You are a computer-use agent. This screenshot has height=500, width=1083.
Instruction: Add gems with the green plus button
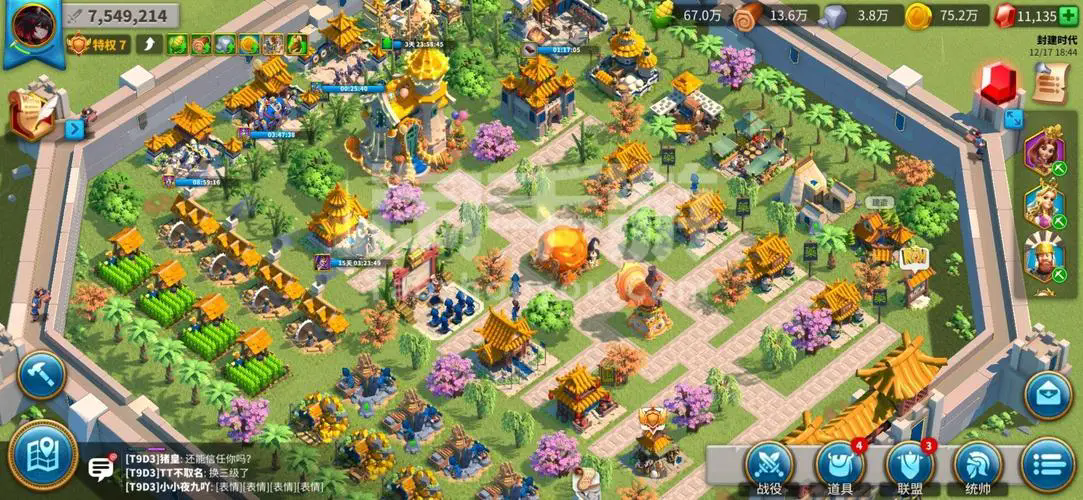tap(1067, 16)
